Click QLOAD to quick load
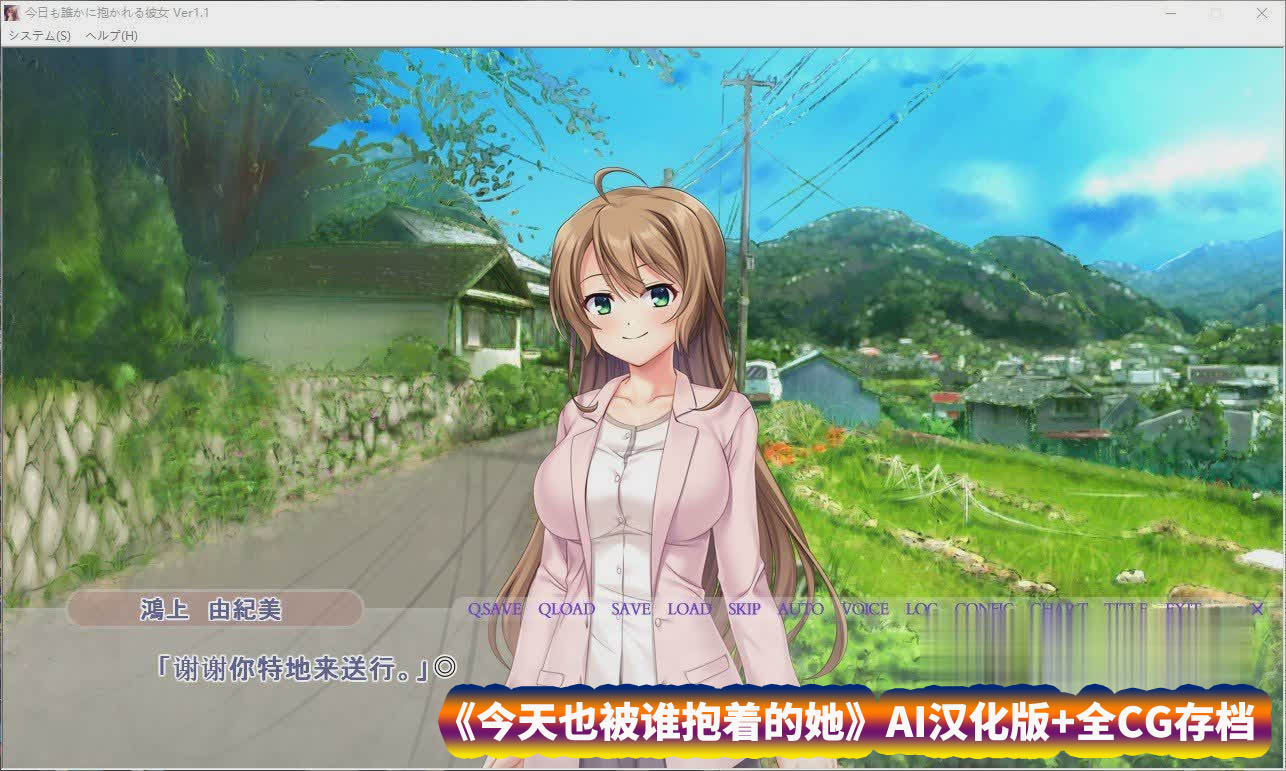The image size is (1286, 771). [x=566, y=609]
